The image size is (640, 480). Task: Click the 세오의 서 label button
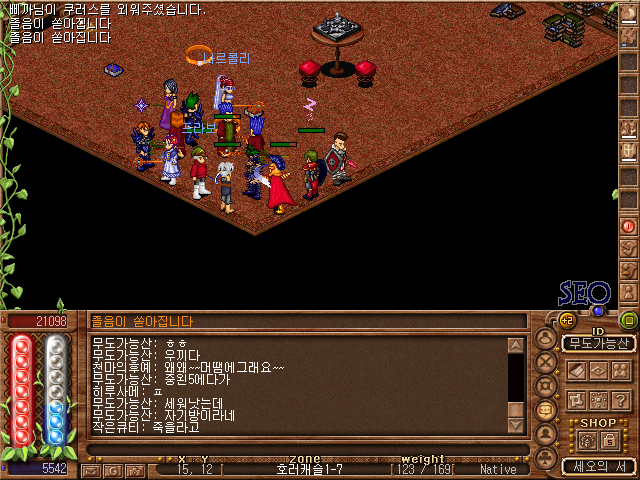pyautogui.click(x=598, y=466)
